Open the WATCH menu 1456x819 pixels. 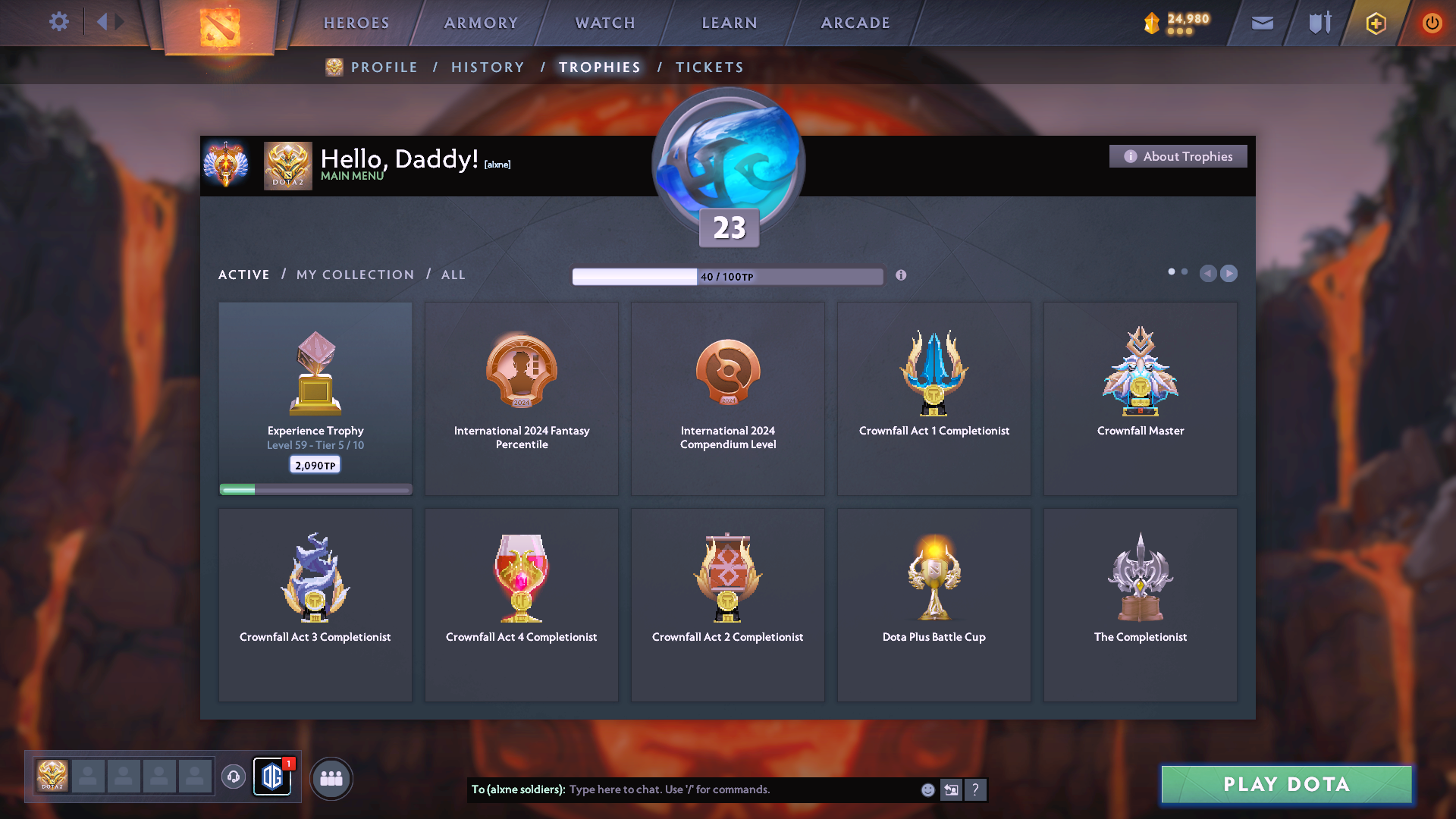(604, 23)
